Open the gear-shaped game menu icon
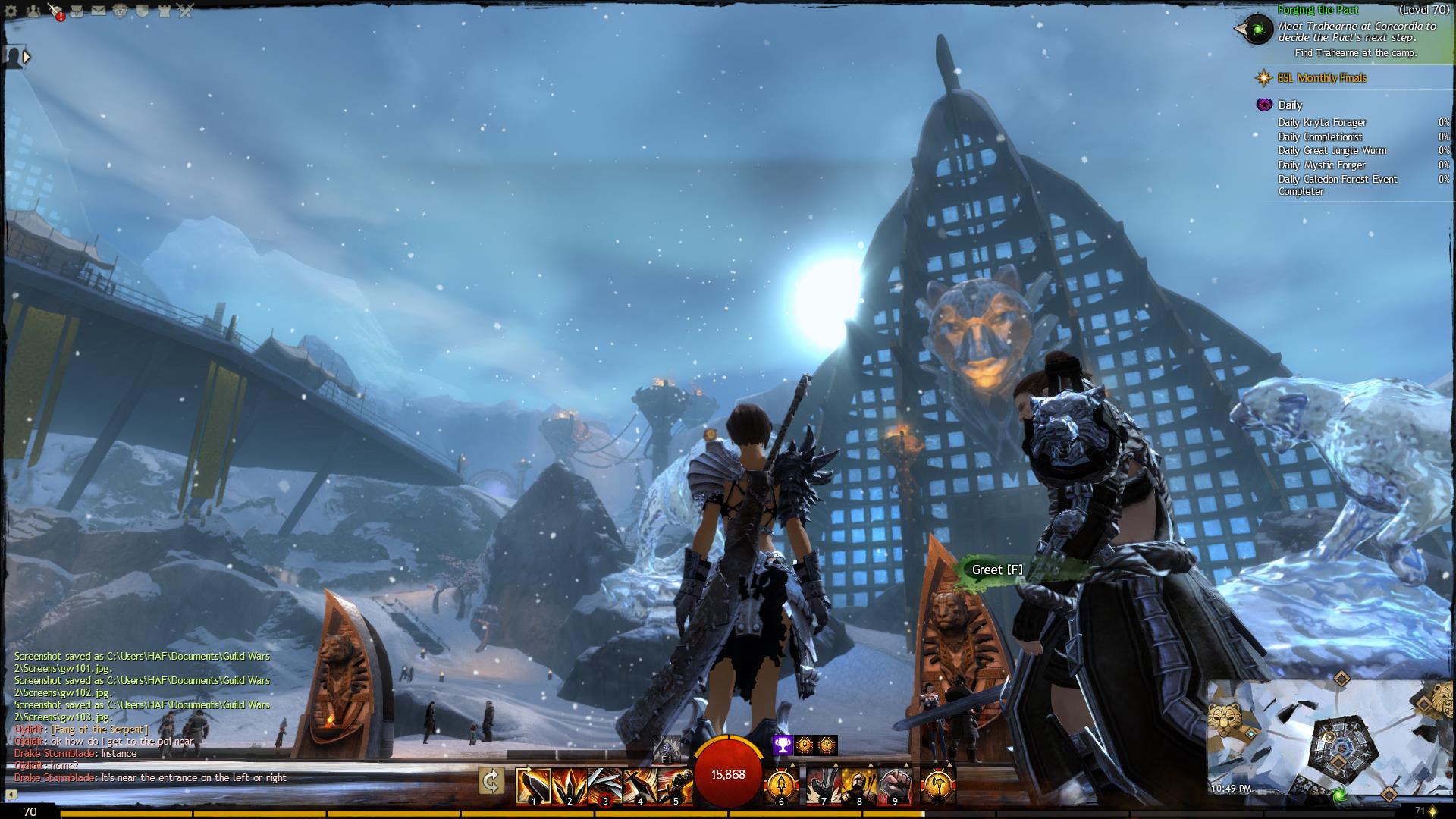 click(x=12, y=11)
